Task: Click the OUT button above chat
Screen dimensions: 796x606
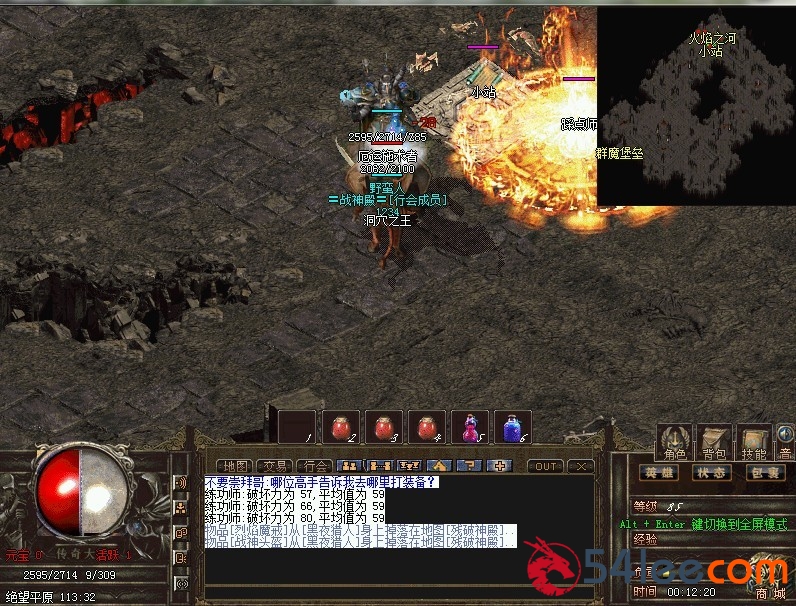Action: (546, 466)
